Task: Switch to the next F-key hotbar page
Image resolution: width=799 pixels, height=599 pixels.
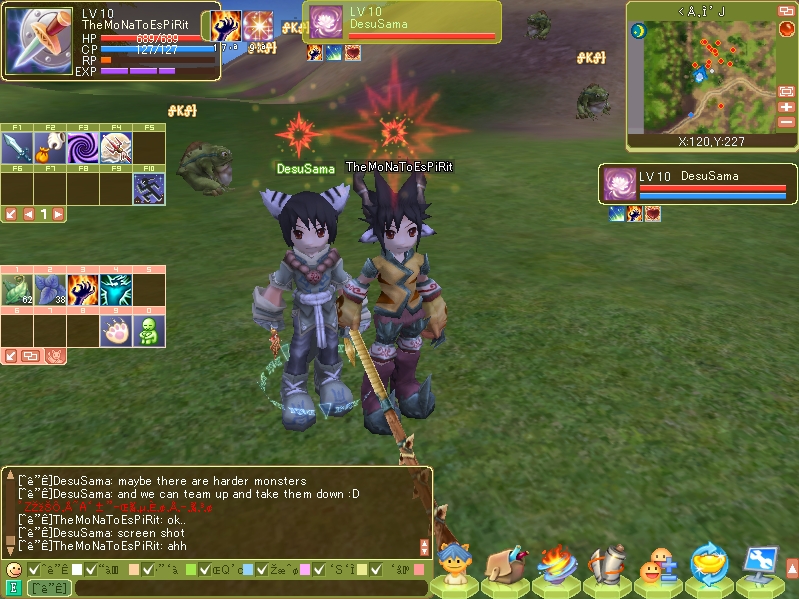Action: click(x=58, y=214)
